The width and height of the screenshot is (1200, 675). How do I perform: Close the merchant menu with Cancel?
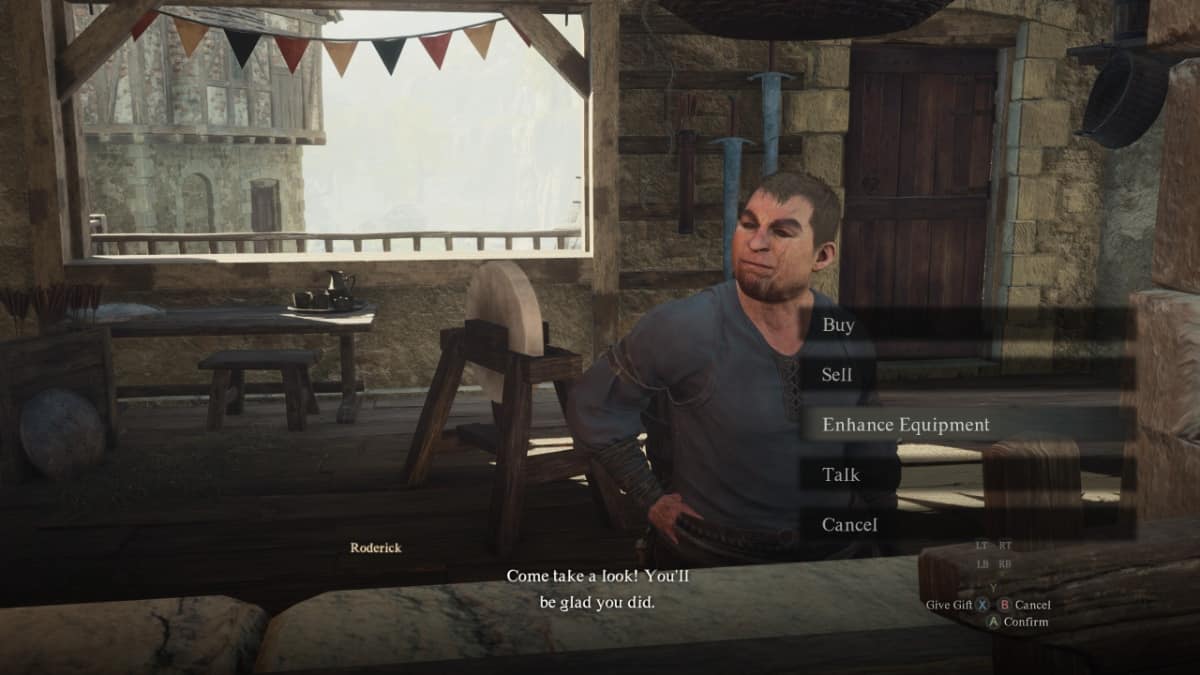coord(849,525)
